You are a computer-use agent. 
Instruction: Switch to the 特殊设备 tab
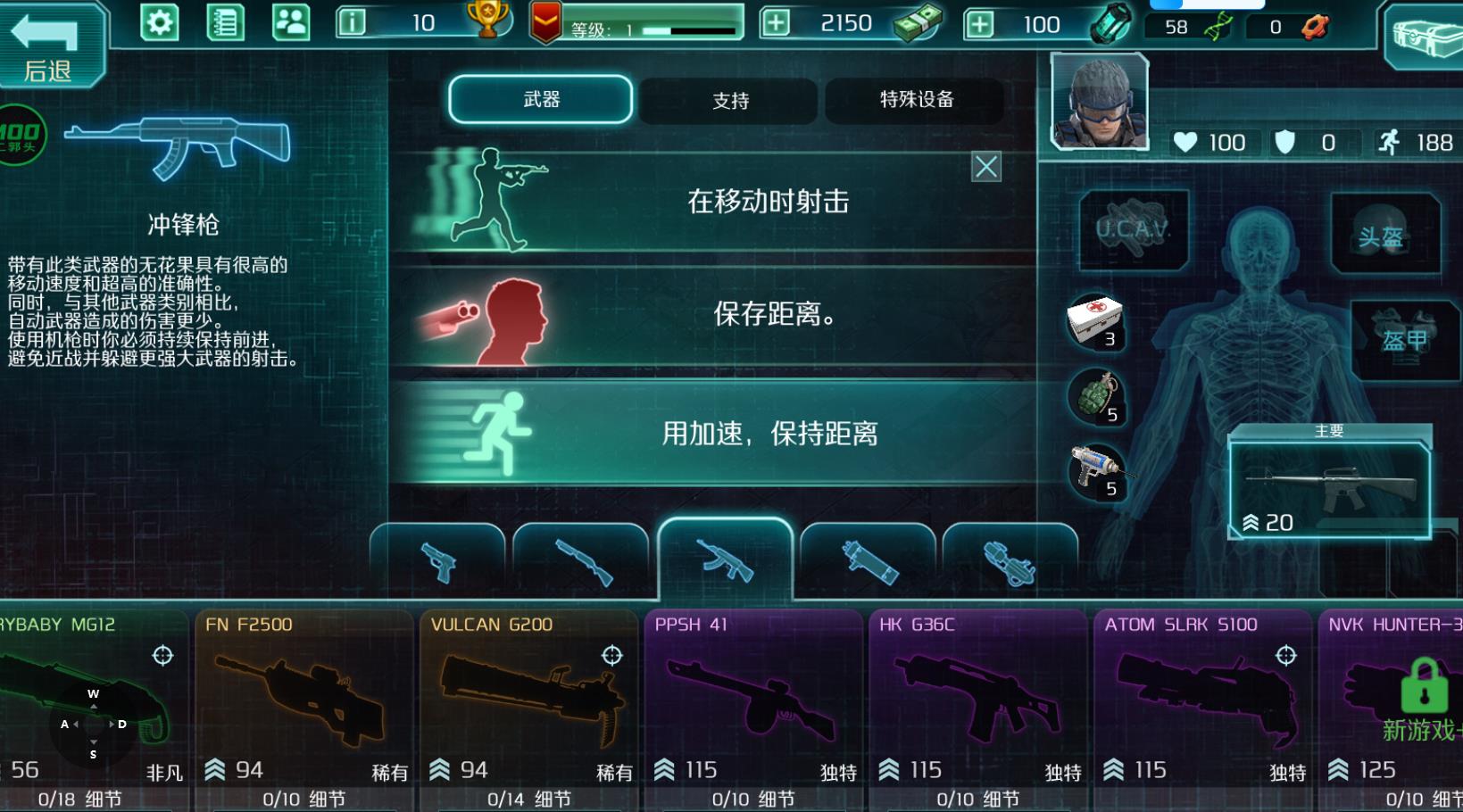point(916,100)
